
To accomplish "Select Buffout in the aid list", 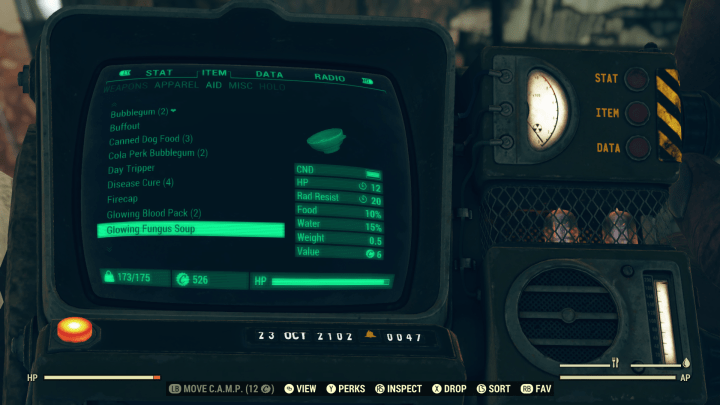I will tap(125, 127).
